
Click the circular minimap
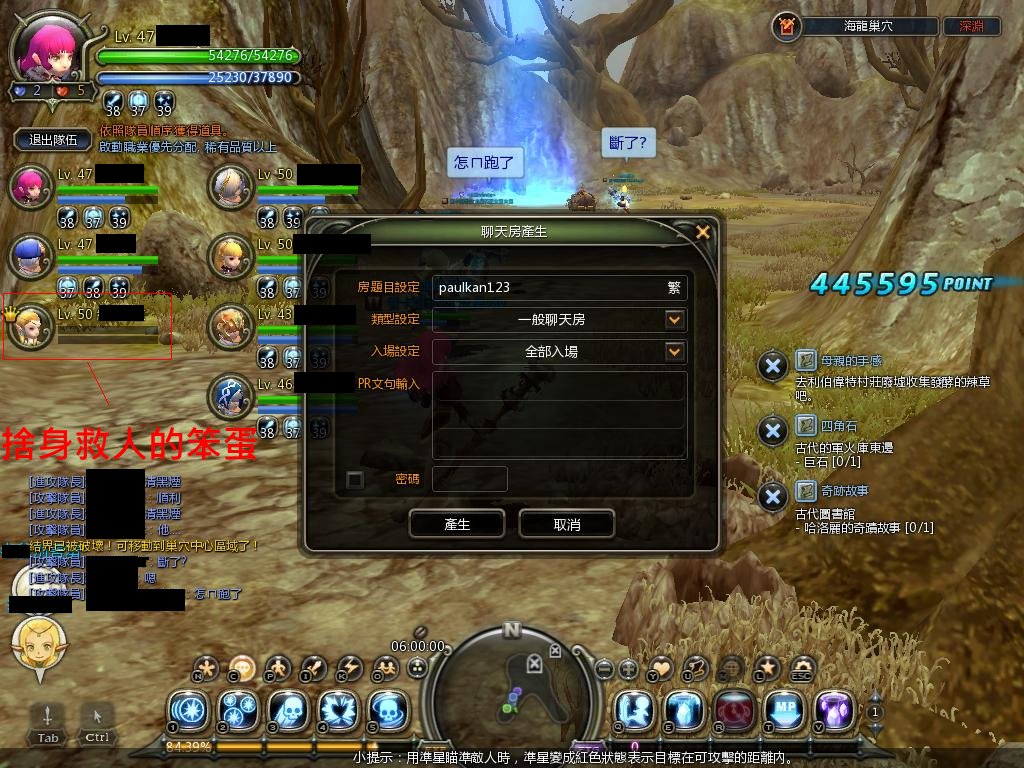tap(512, 680)
